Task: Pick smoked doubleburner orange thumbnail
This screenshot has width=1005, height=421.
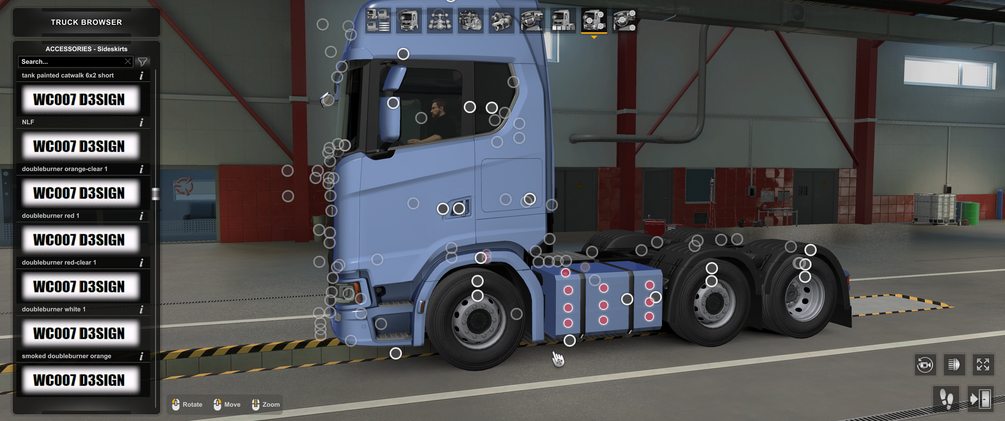Action: pos(79,379)
